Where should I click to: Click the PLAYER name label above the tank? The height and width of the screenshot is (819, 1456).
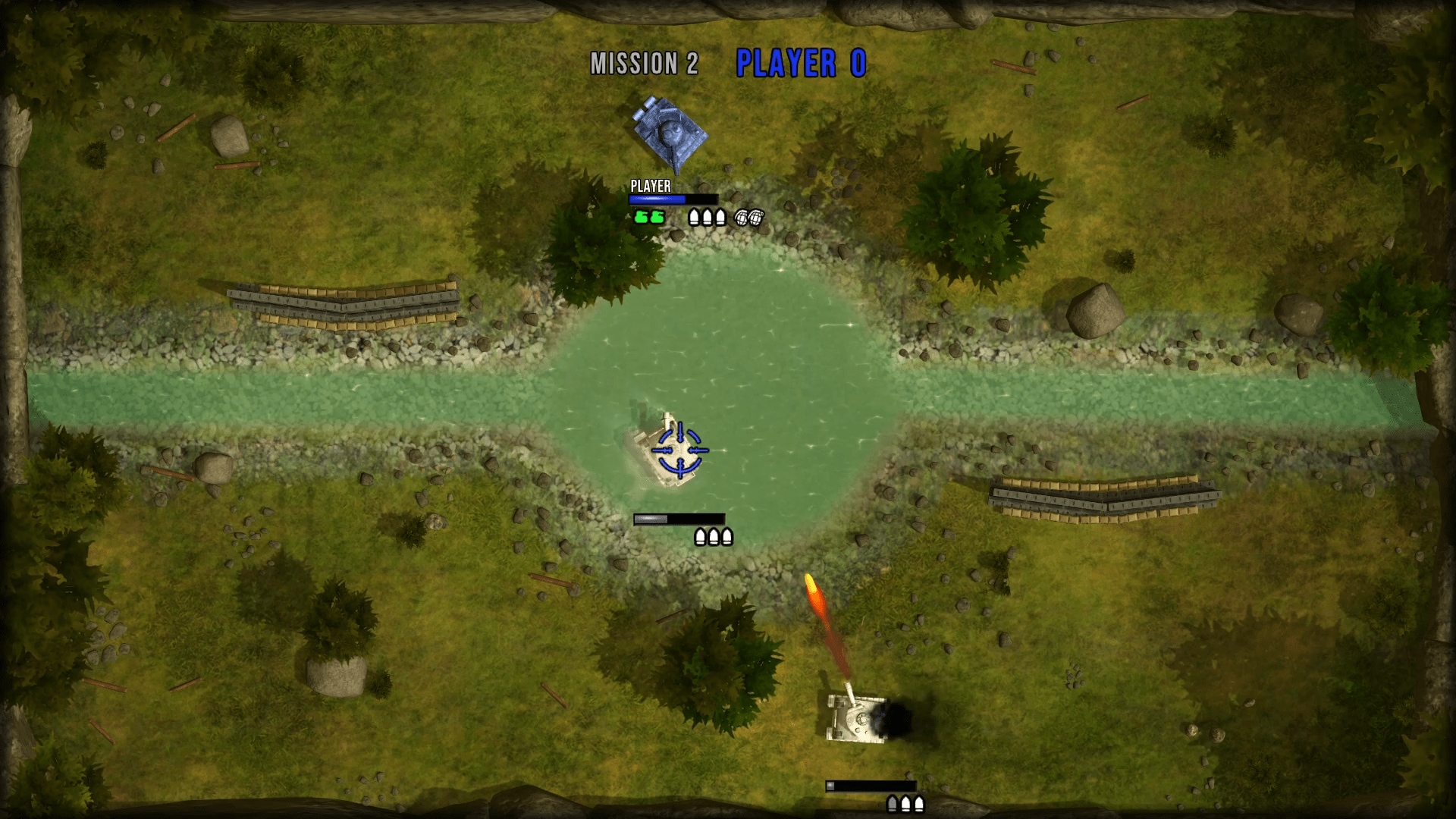(650, 185)
